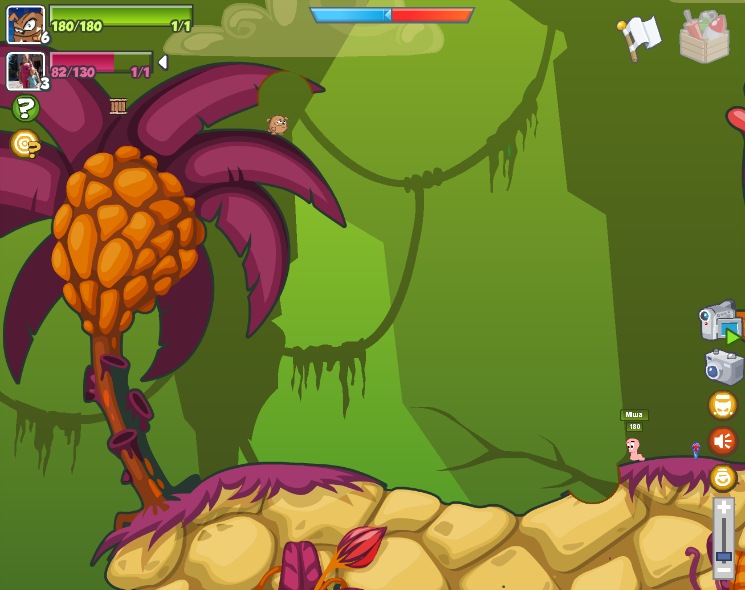745x590 pixels.
Task: Click the orange character face button
Action: 722,405
